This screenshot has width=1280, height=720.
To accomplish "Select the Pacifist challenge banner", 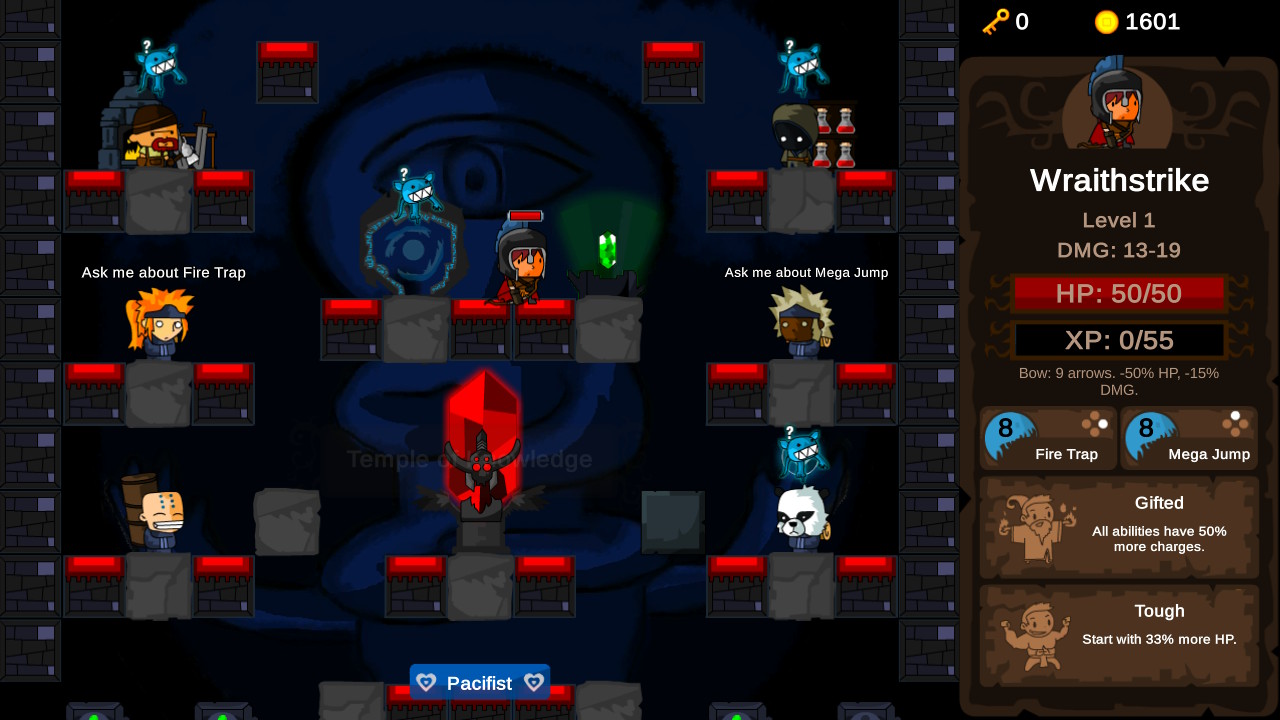I will [x=480, y=682].
